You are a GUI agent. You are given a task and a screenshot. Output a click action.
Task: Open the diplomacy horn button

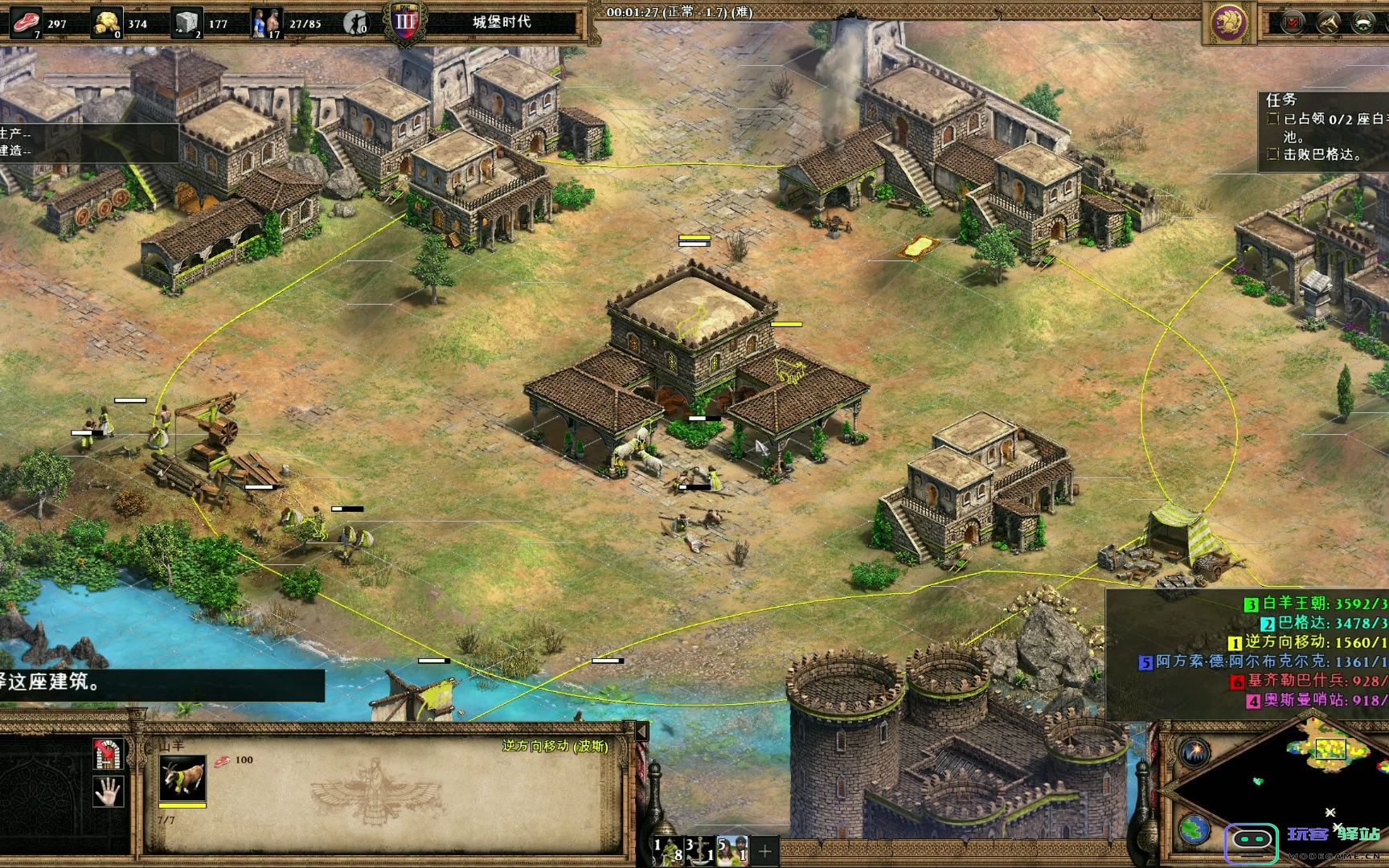[x=1328, y=23]
